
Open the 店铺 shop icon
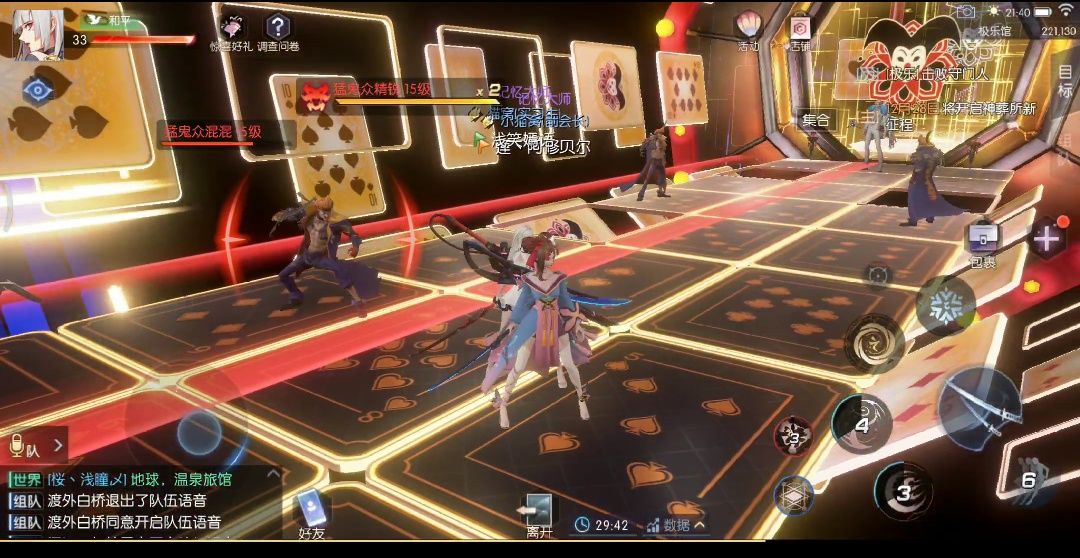(799, 30)
